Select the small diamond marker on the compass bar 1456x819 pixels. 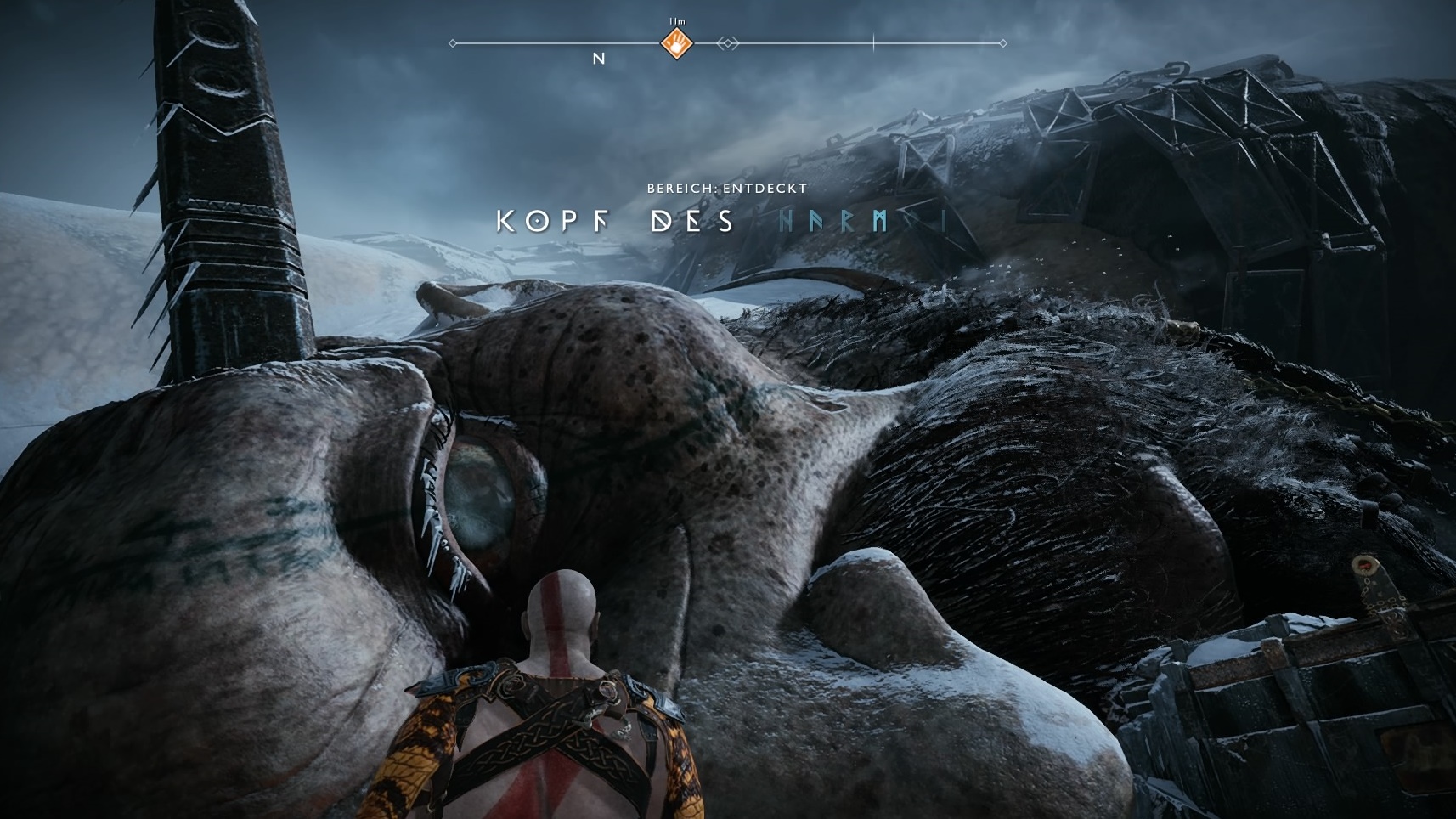point(728,43)
